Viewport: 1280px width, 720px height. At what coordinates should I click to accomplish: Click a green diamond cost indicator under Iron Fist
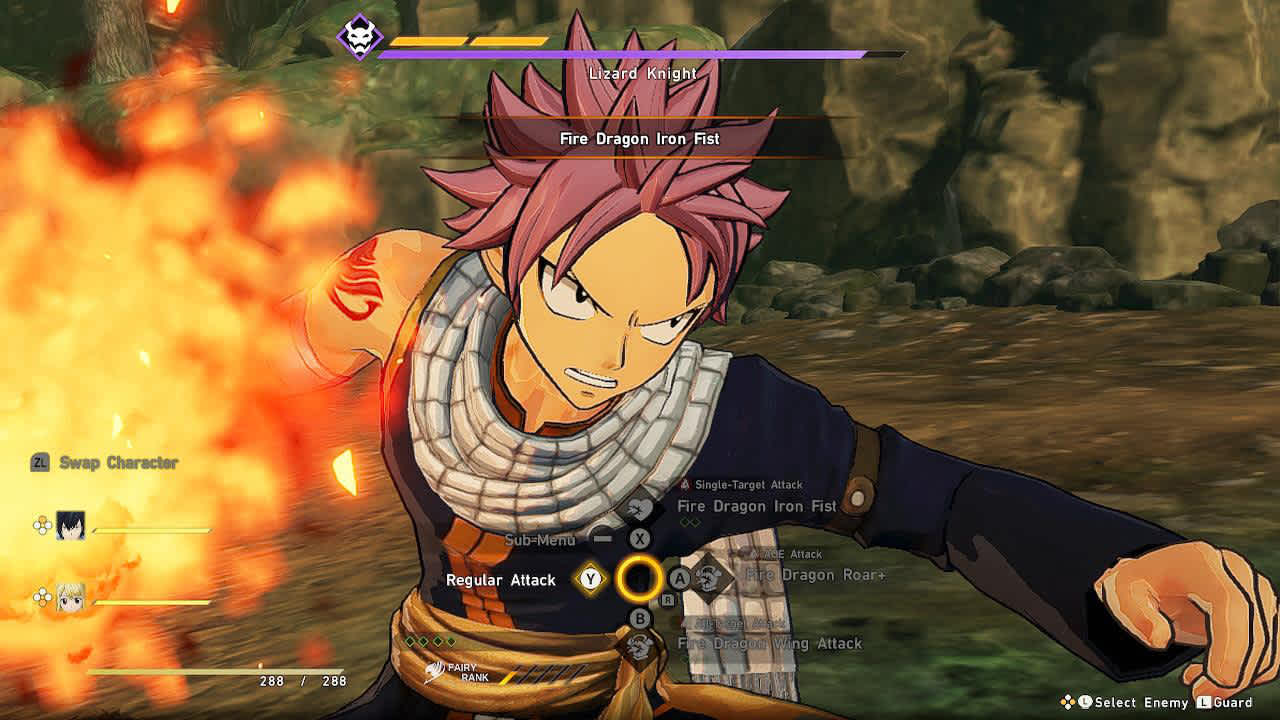coord(686,520)
